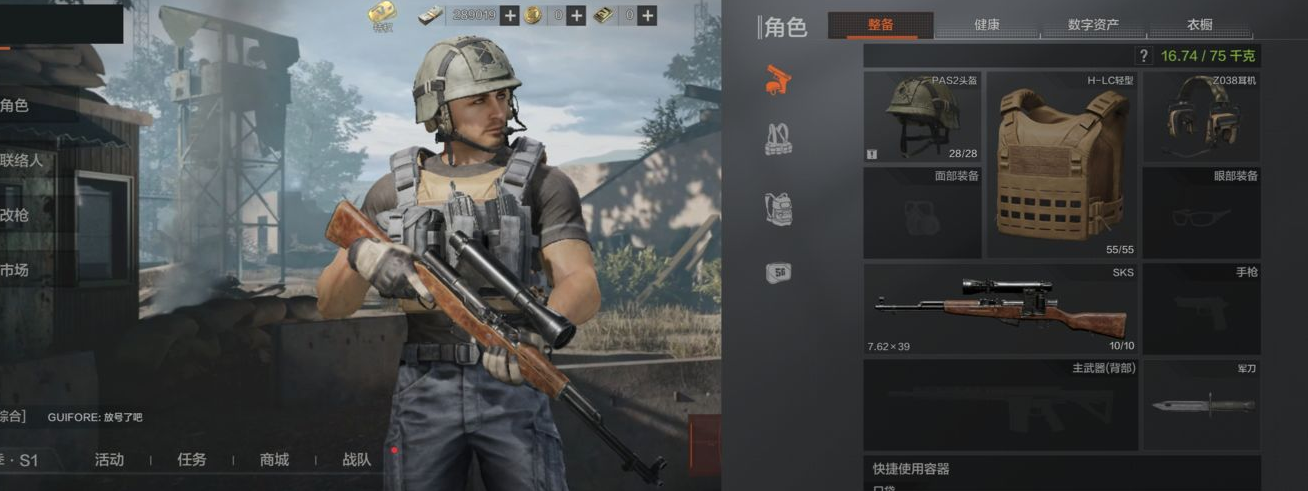
Task: Open the 角色 menu entry
Action: (16, 105)
